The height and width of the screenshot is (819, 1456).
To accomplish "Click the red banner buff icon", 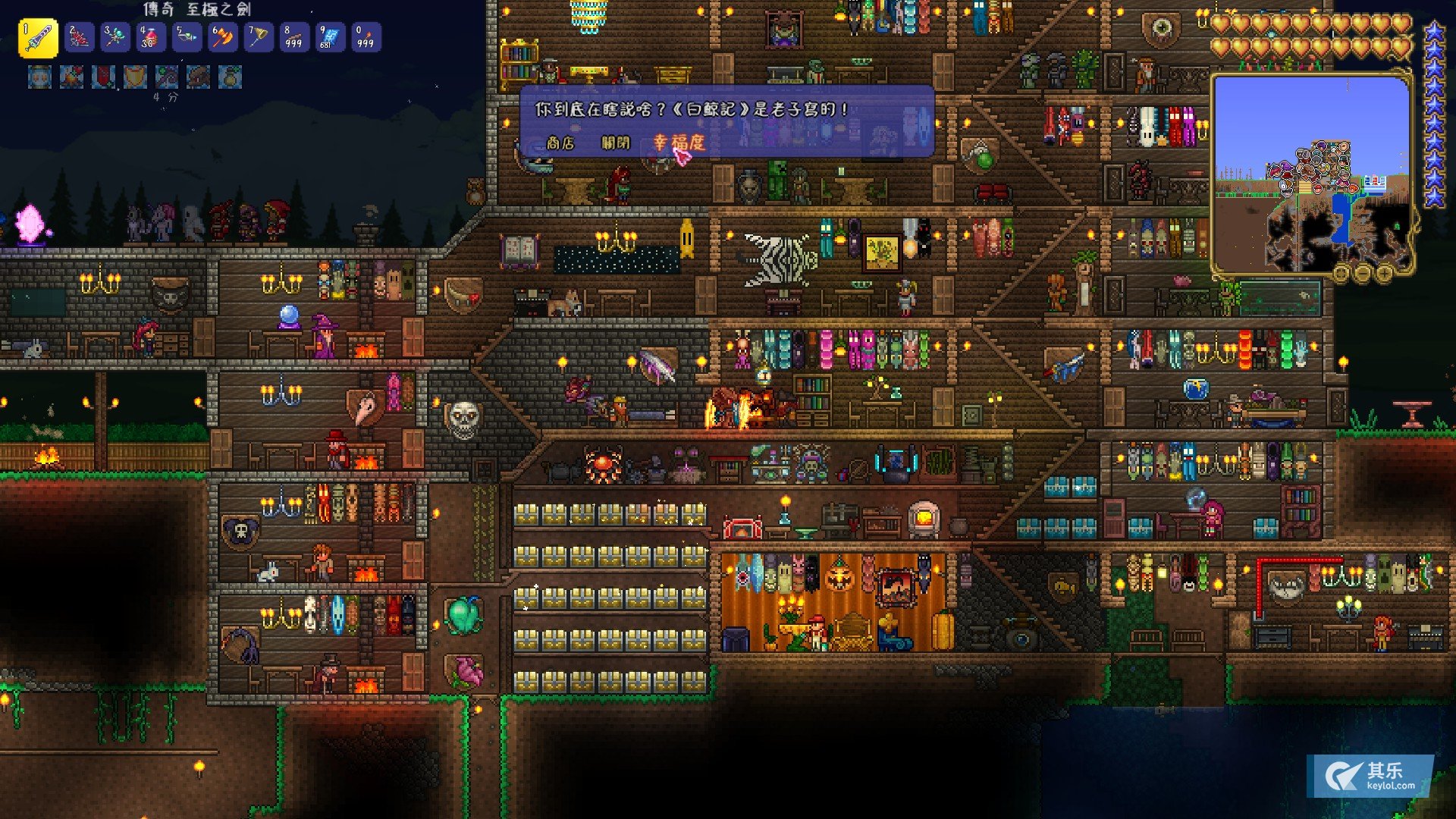I will pos(103,77).
